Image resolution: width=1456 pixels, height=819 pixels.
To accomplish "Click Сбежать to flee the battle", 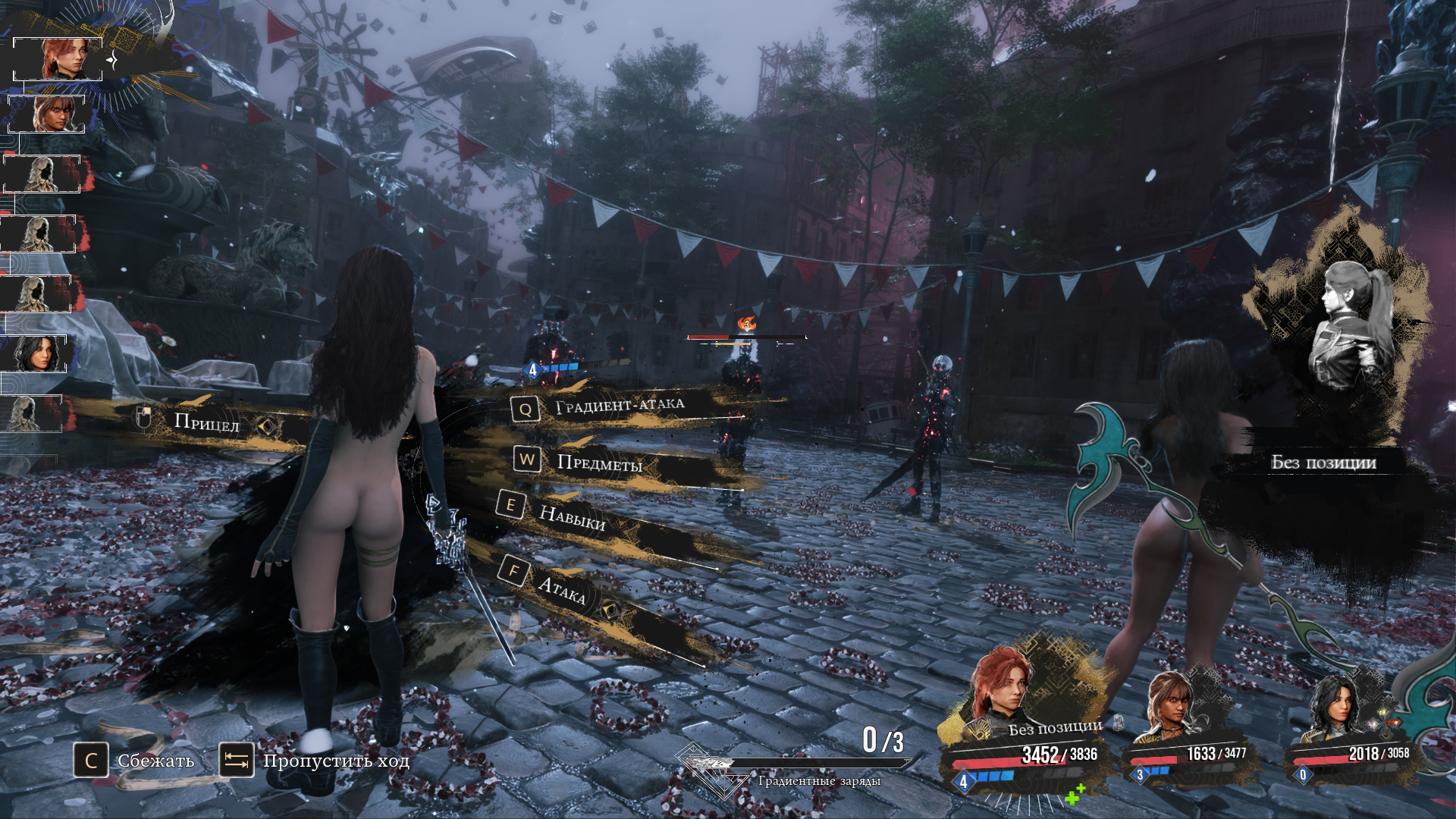I will 134,760.
